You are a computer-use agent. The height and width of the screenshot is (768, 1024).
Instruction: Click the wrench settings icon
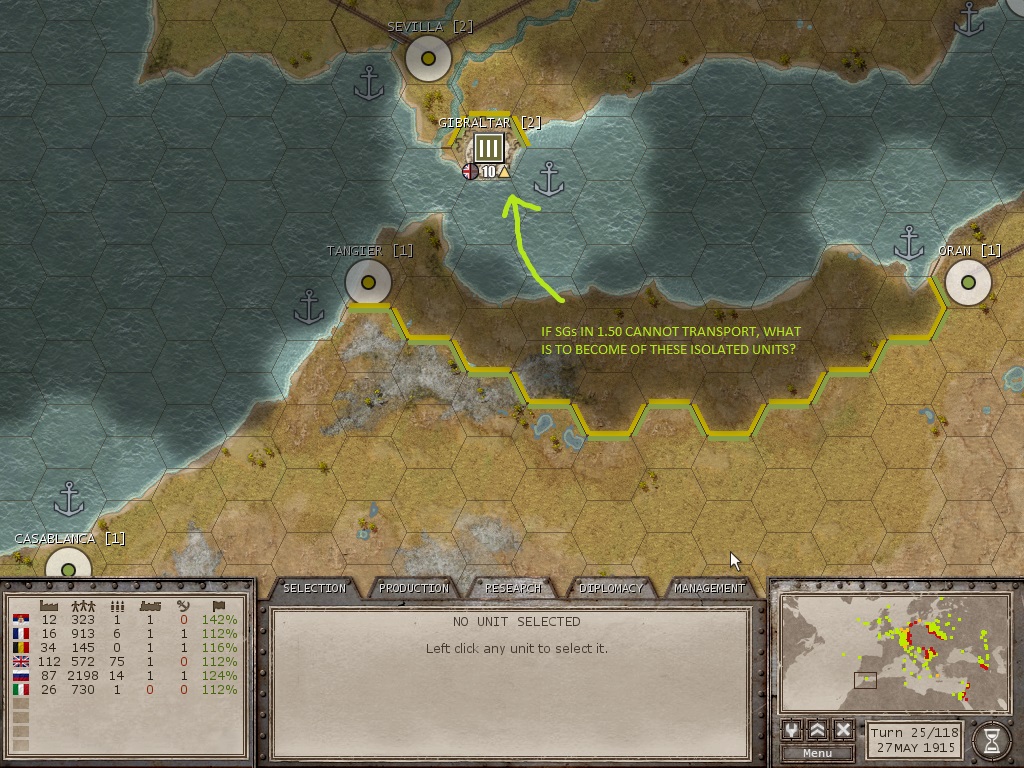792,730
